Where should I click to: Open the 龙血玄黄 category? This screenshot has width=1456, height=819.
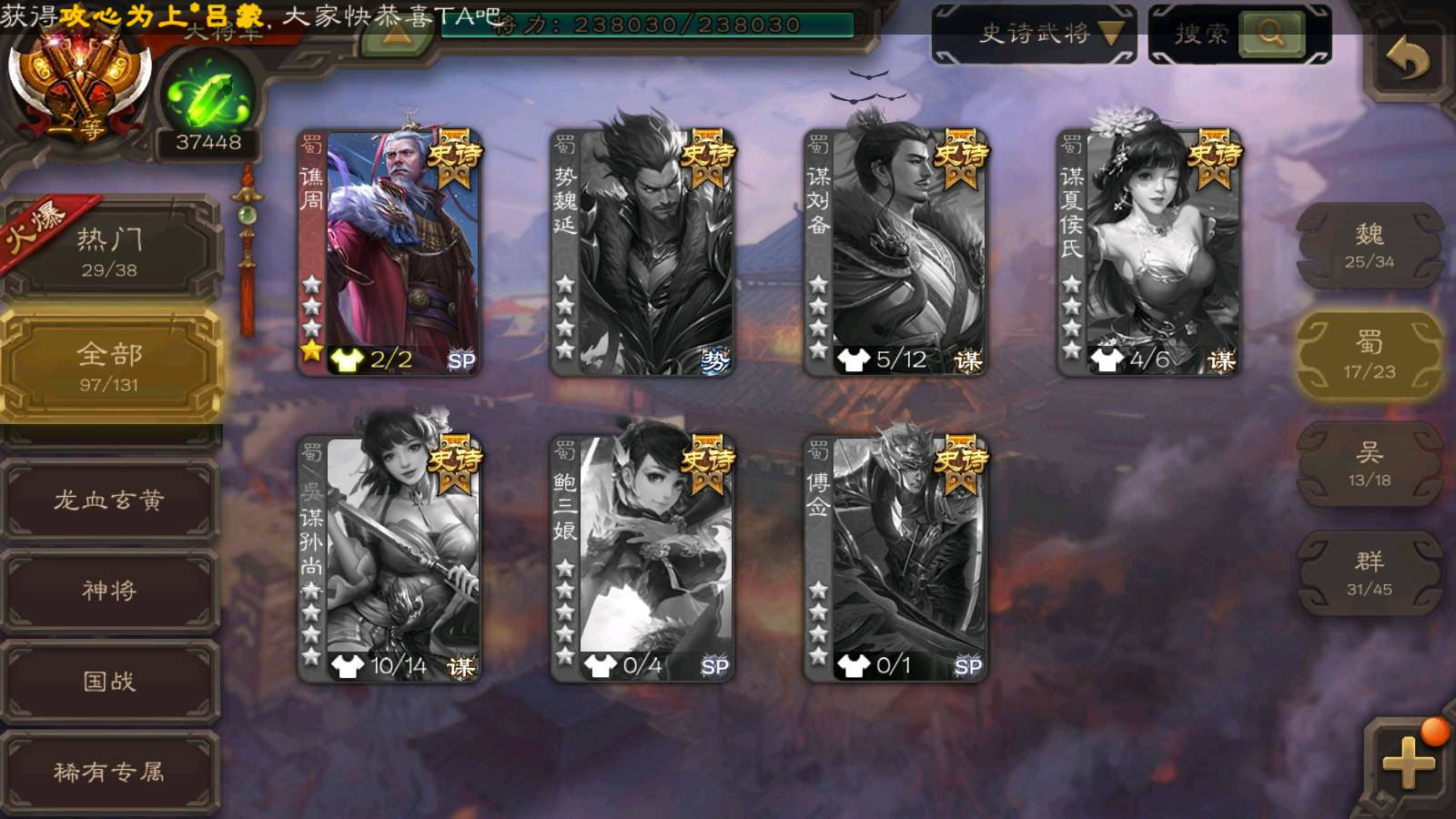tap(109, 500)
